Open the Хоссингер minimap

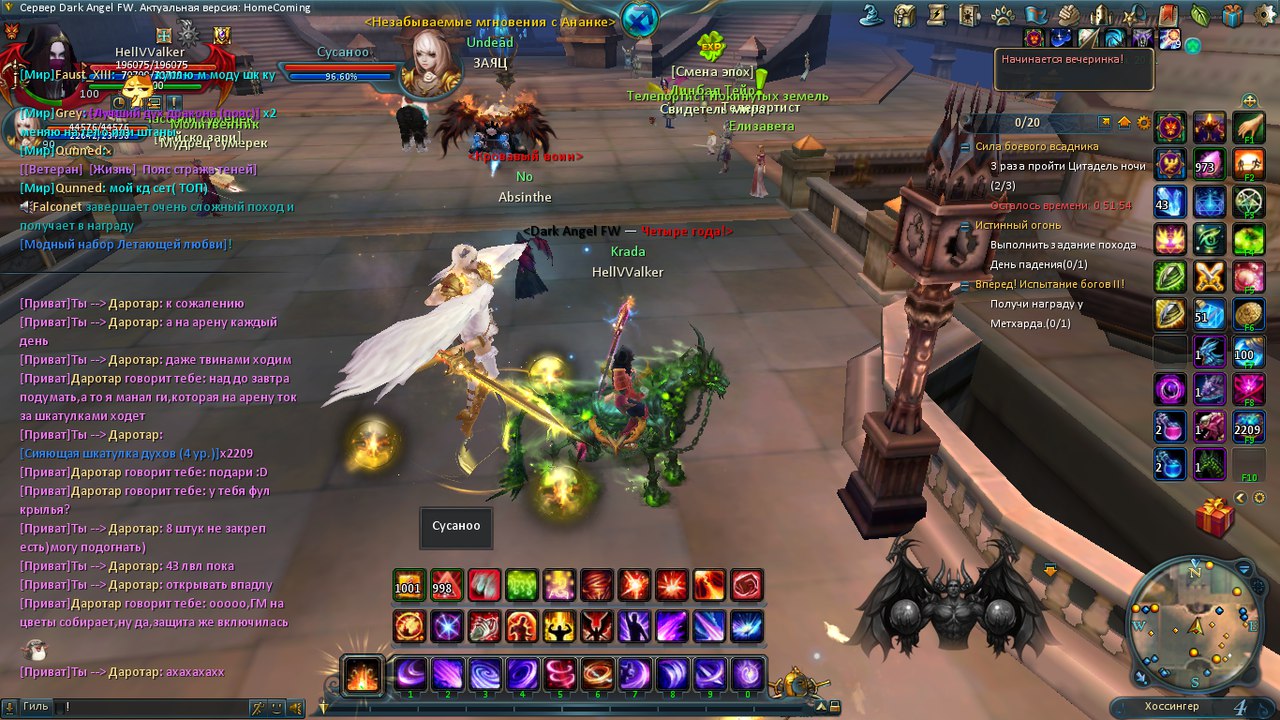click(1195, 624)
